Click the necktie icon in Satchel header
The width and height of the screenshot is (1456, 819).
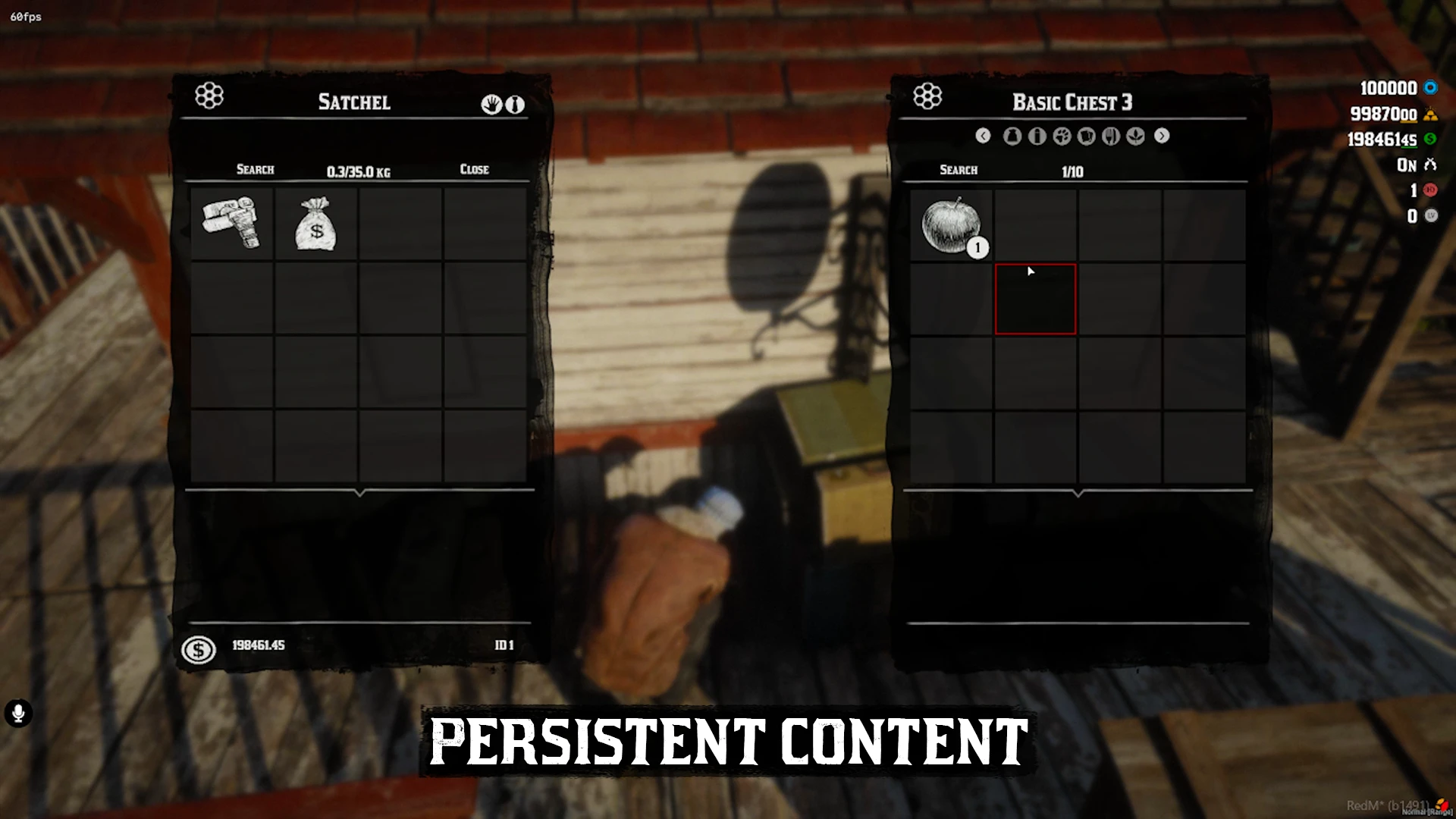[515, 105]
